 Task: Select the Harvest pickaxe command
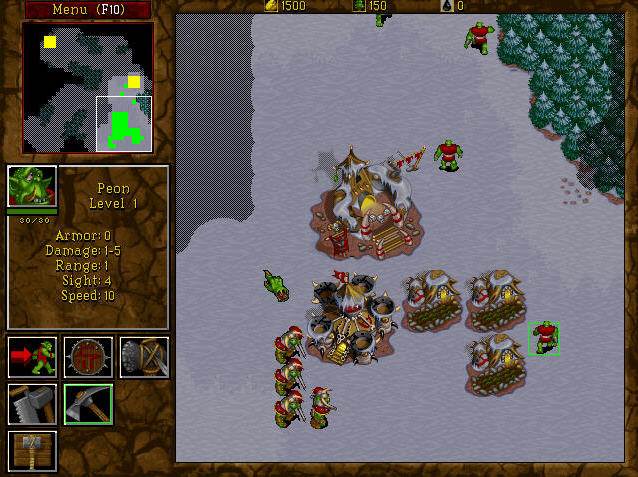88,404
